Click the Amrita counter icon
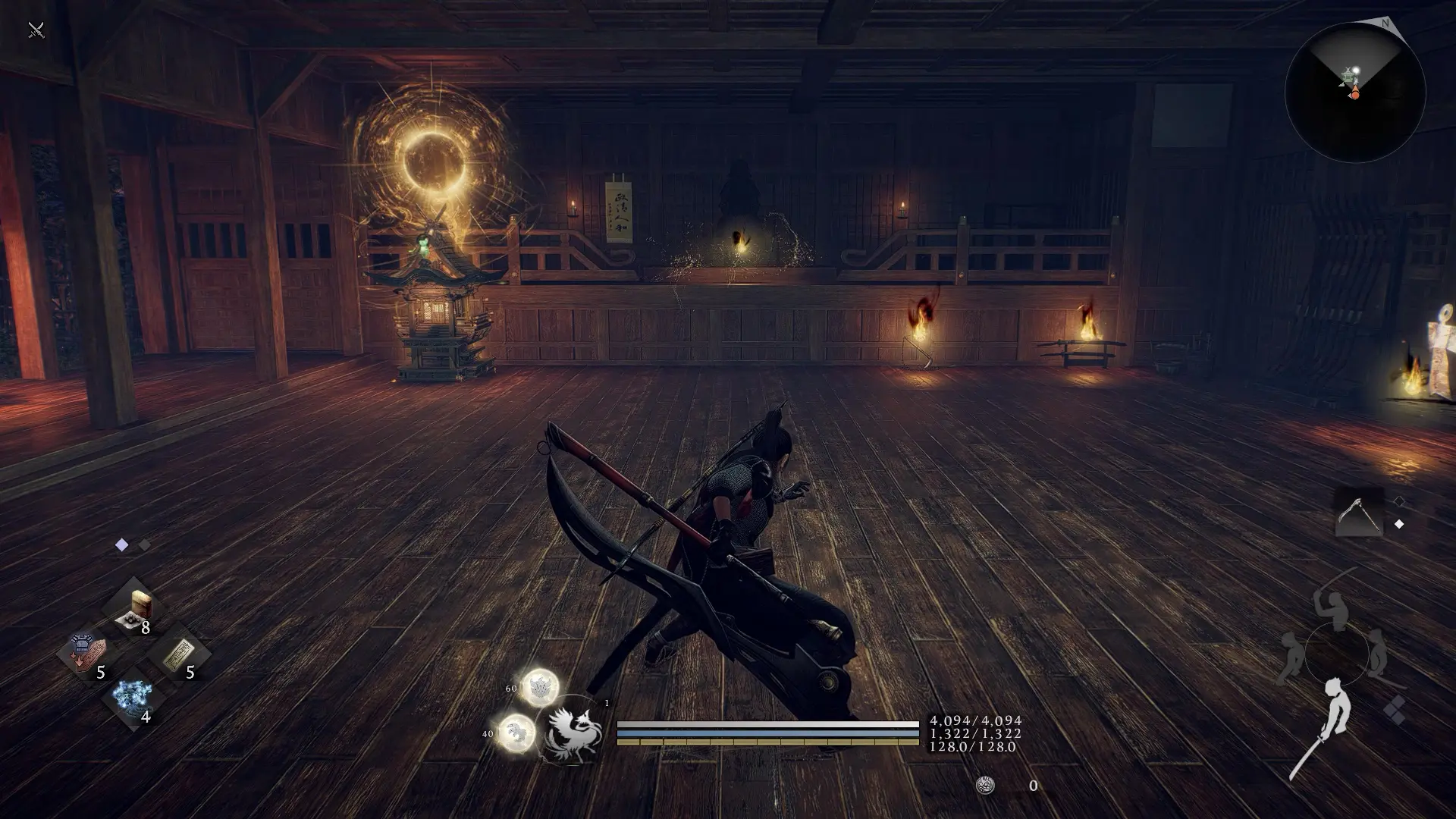This screenshot has height=819, width=1456. tap(985, 786)
